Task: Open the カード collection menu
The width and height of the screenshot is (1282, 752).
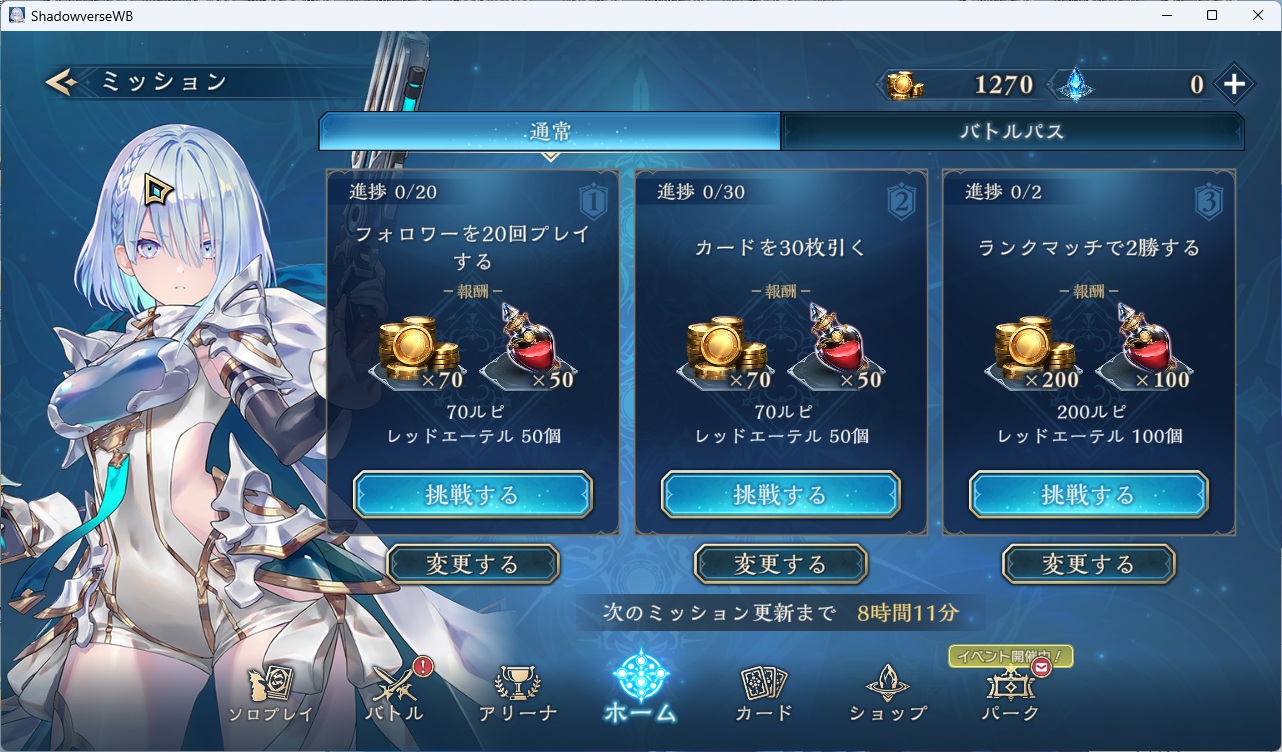Action: click(x=764, y=694)
